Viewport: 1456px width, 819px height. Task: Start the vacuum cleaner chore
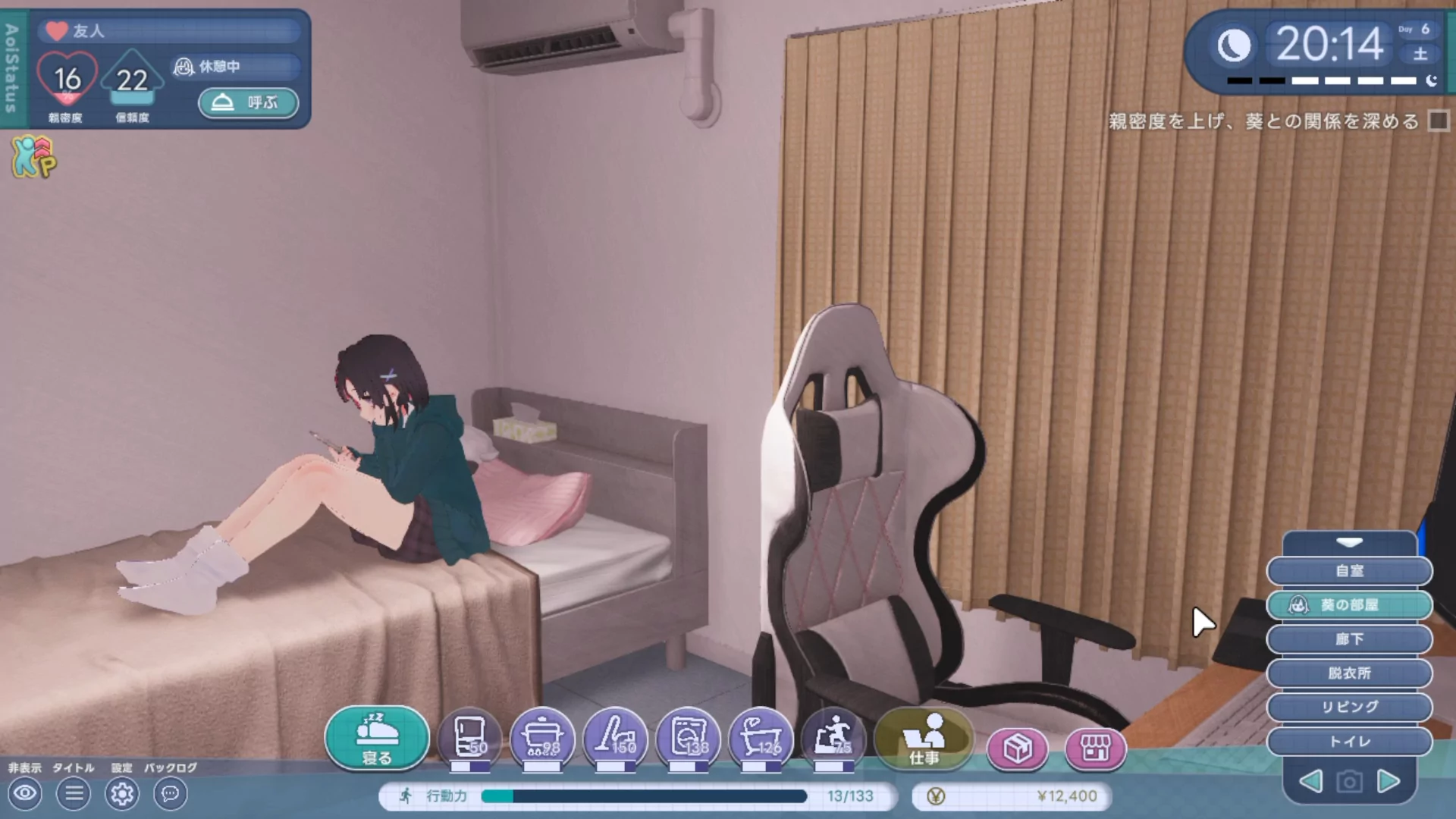tap(615, 738)
